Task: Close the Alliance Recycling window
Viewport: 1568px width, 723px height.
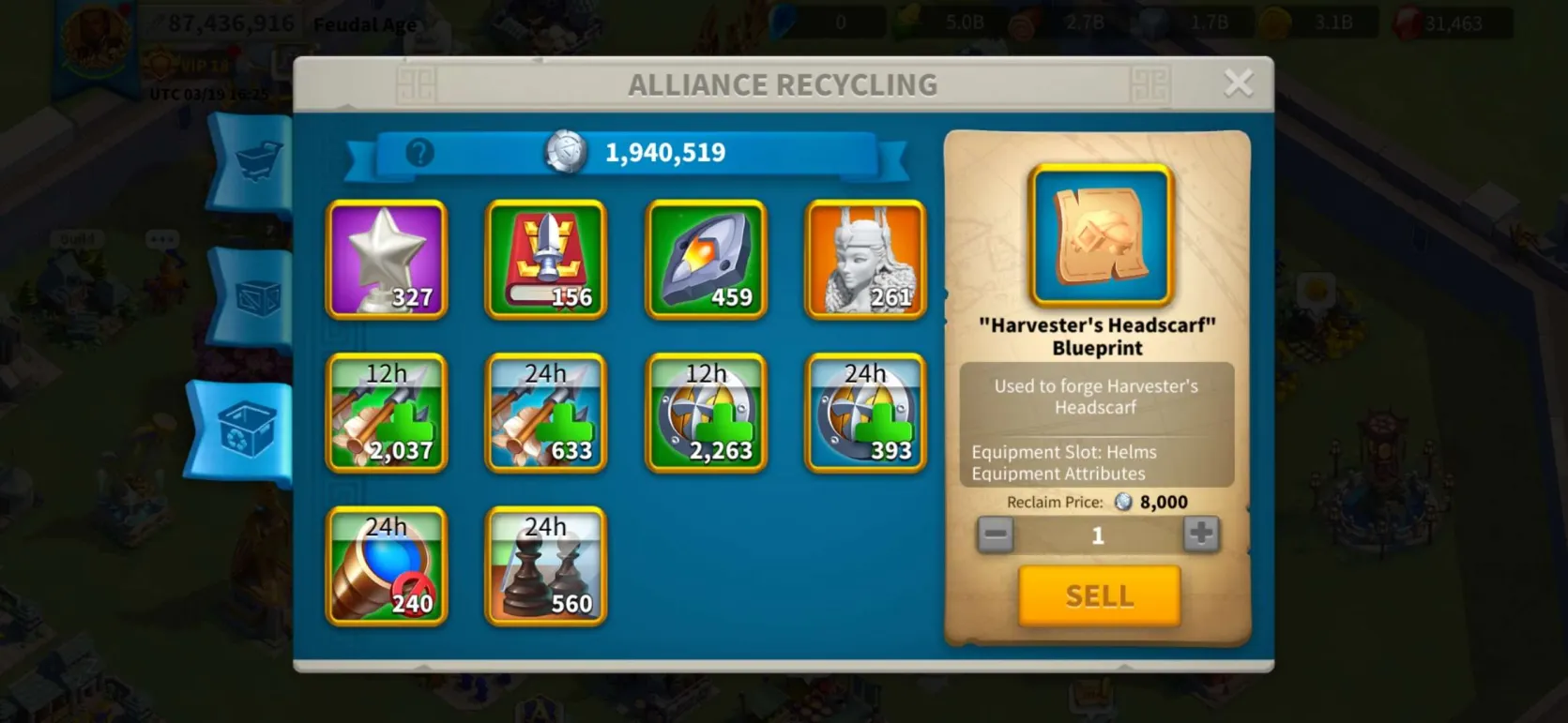Action: coord(1239,84)
